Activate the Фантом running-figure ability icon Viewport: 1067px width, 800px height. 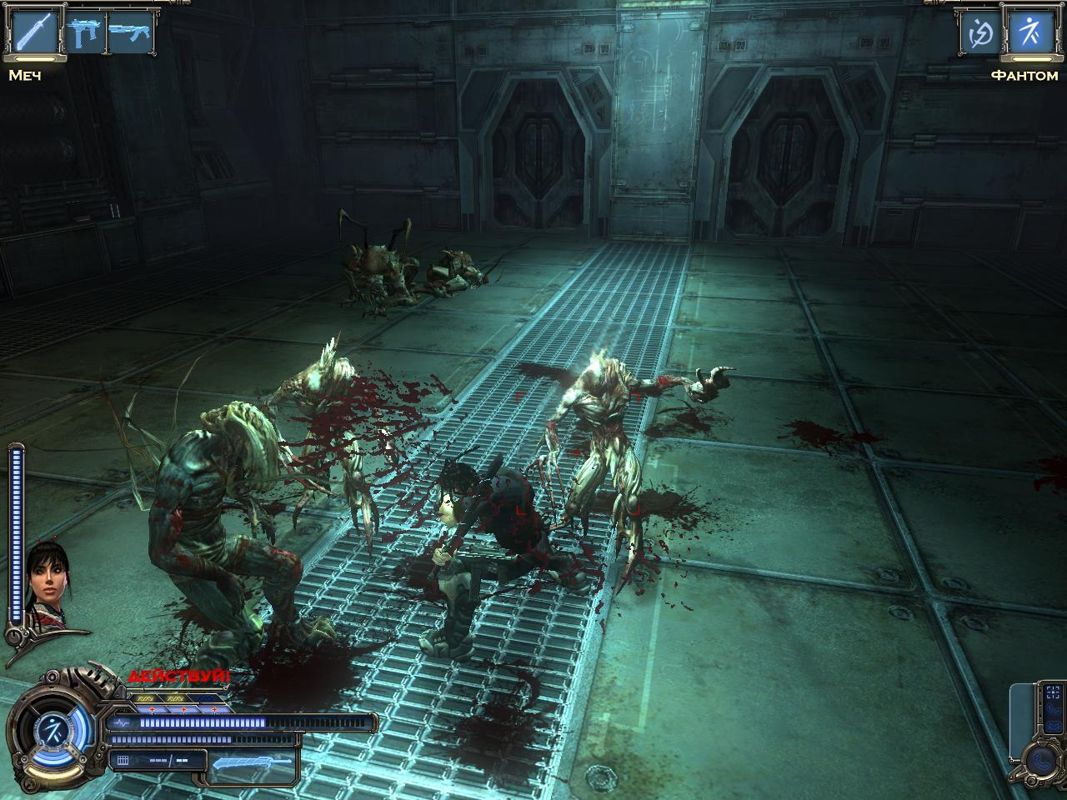pyautogui.click(x=1030, y=33)
